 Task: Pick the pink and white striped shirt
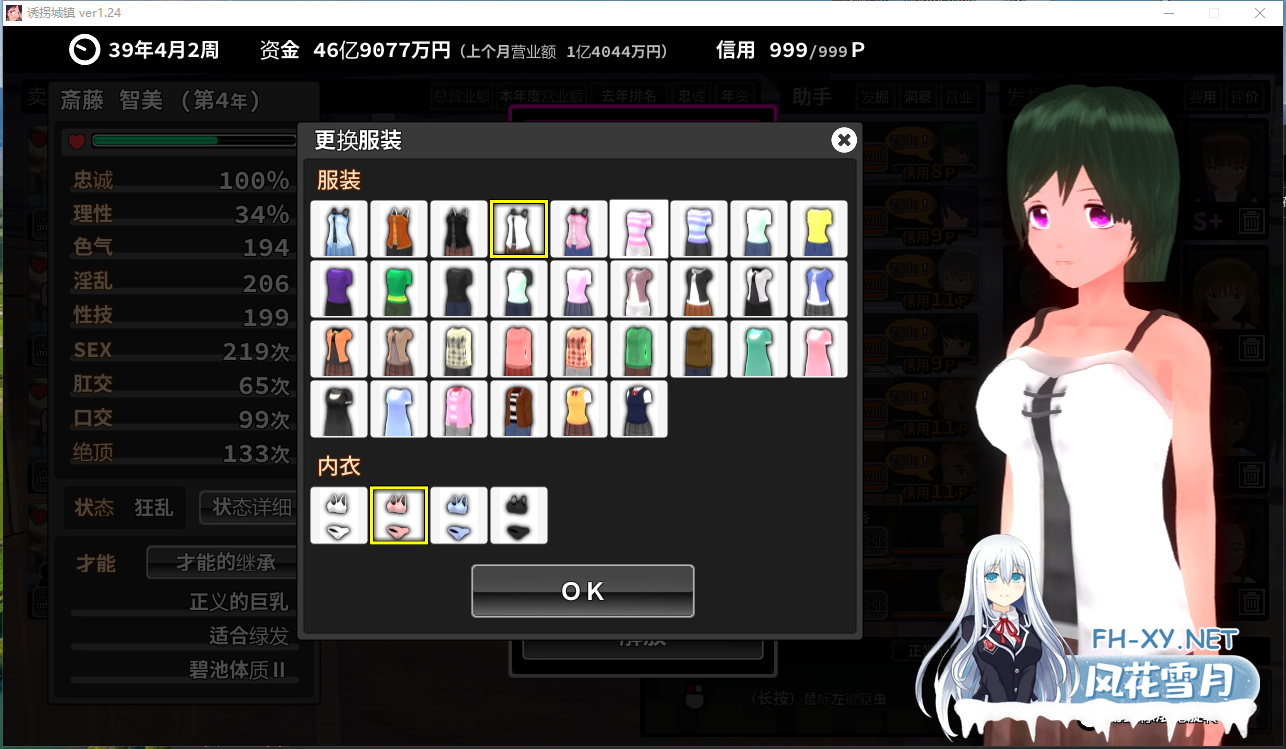click(639, 229)
